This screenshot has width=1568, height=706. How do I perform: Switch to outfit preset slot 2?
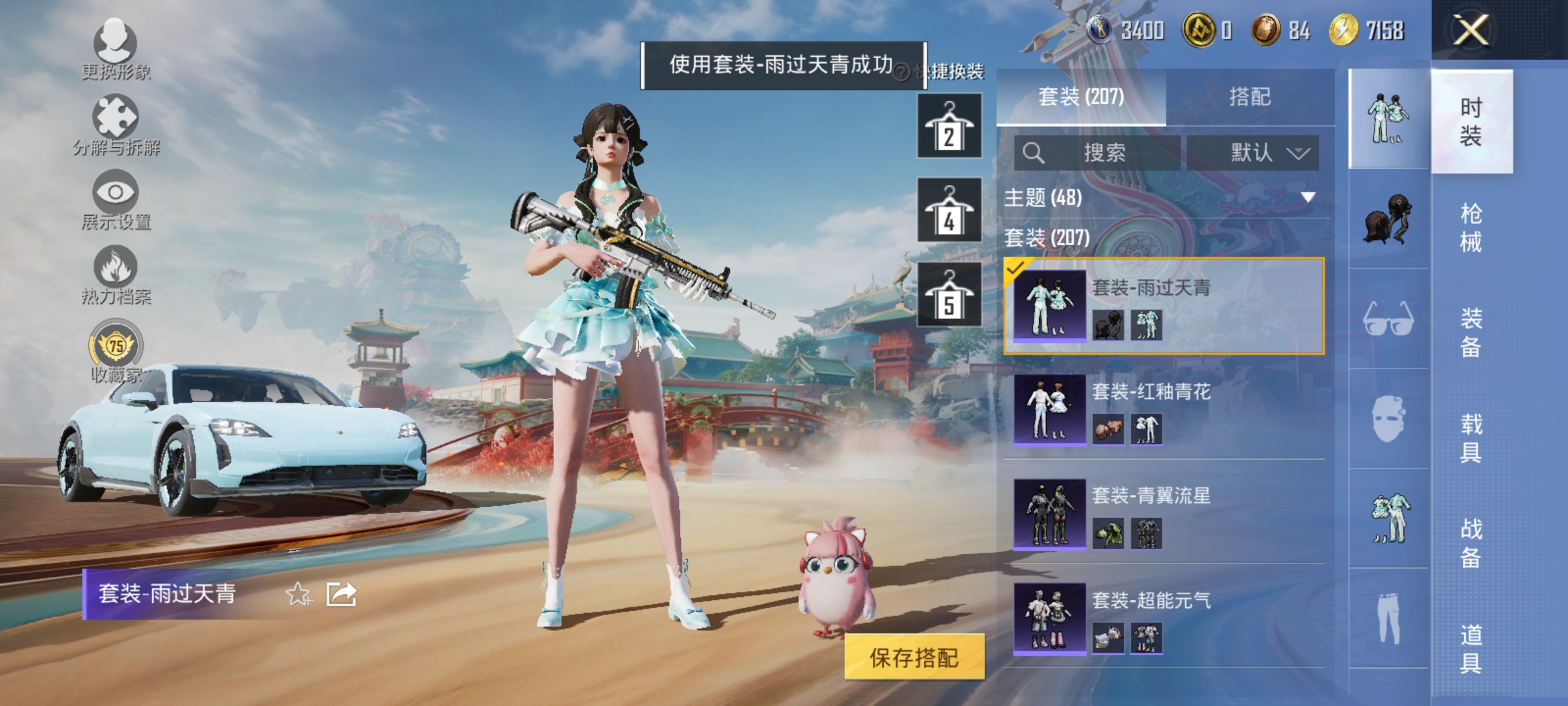point(949,126)
